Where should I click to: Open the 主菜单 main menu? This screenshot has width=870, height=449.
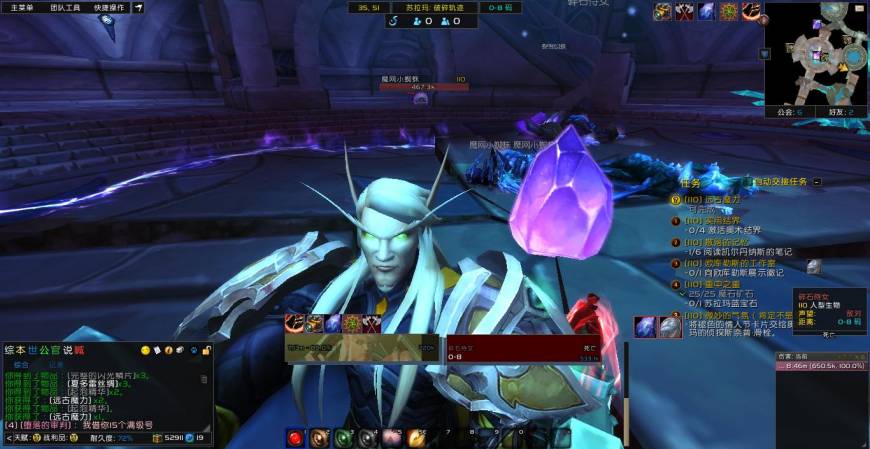coord(22,7)
